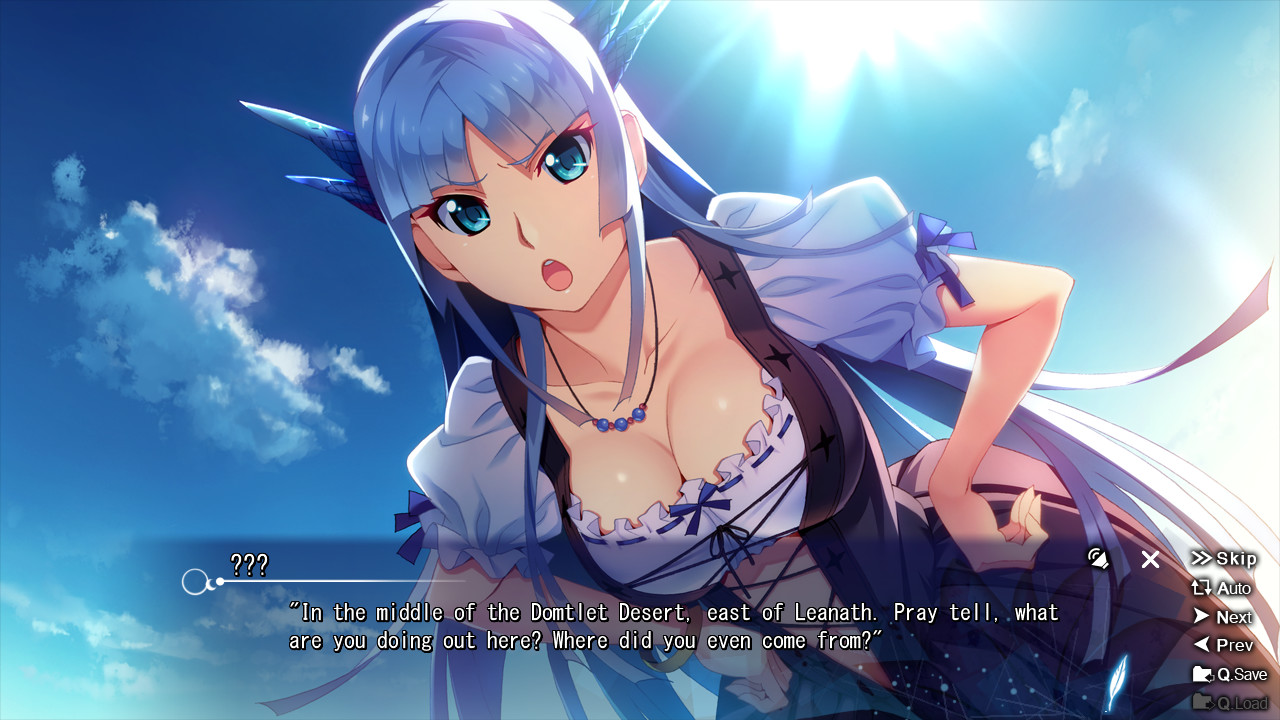Click Next to advance the dialogue
The height and width of the screenshot is (720, 1280).
tap(1232, 617)
